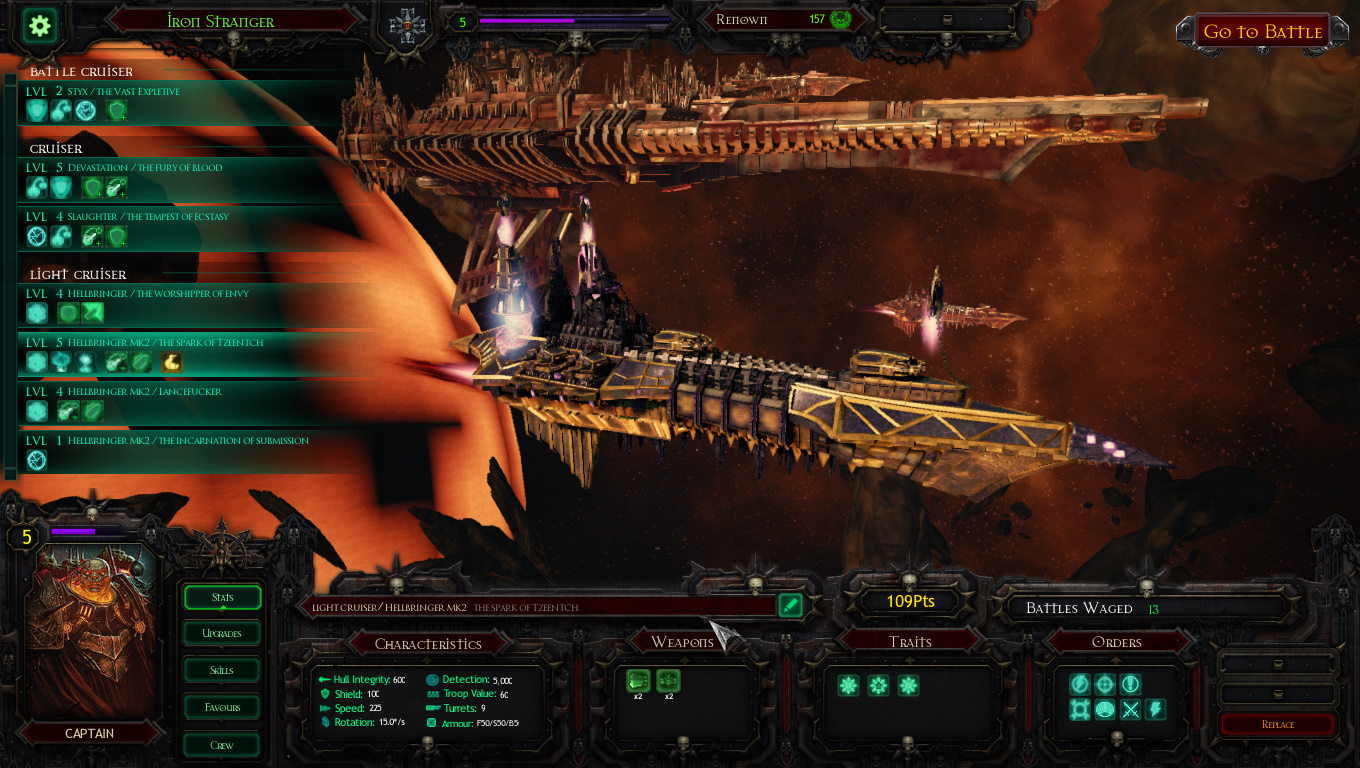Select the first skill icon on the Styx

[37, 110]
